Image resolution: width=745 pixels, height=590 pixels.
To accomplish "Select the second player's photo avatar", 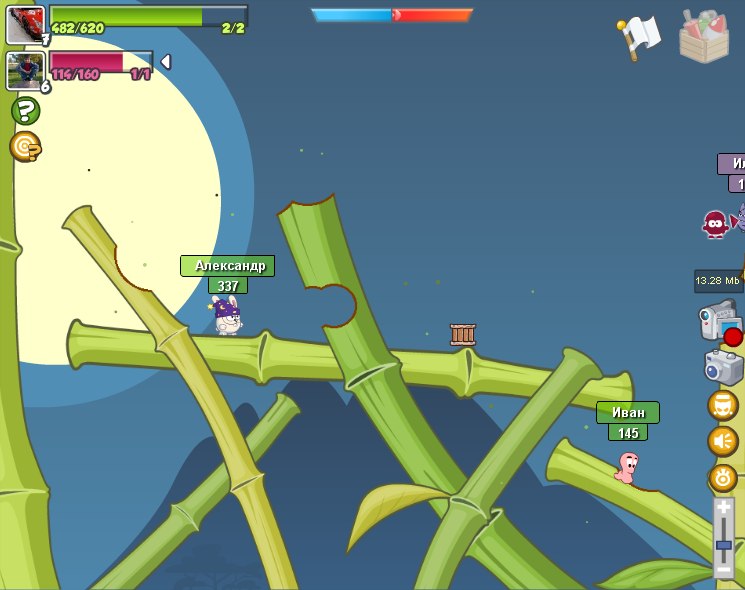I will 25,70.
